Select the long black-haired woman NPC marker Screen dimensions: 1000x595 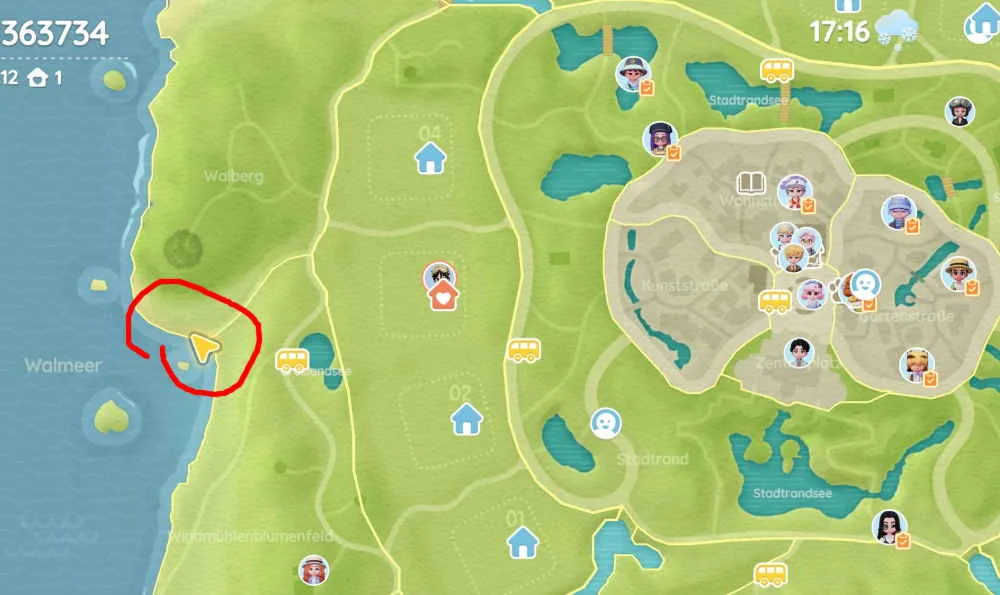tap(887, 525)
